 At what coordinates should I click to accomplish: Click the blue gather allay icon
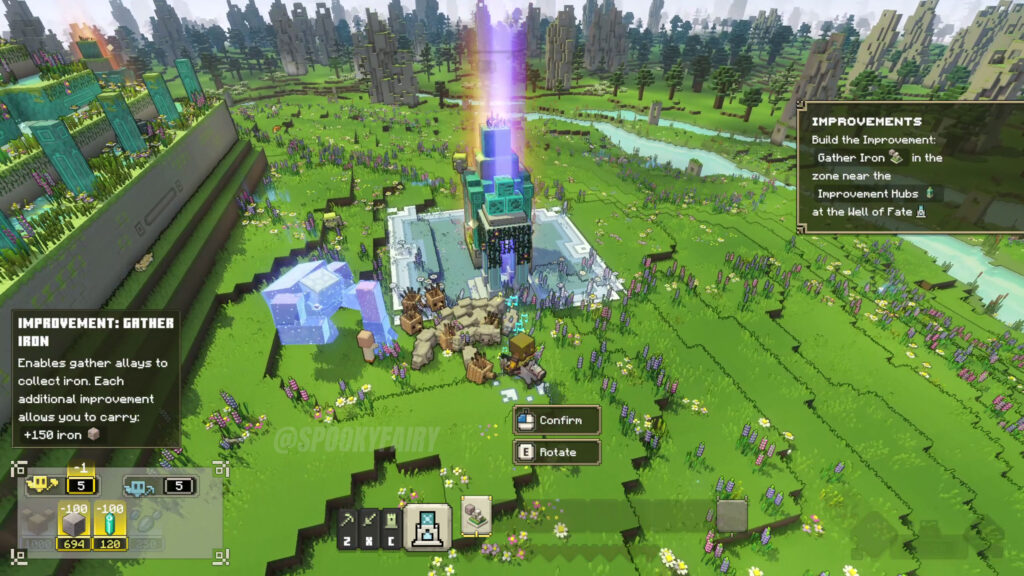pos(138,487)
